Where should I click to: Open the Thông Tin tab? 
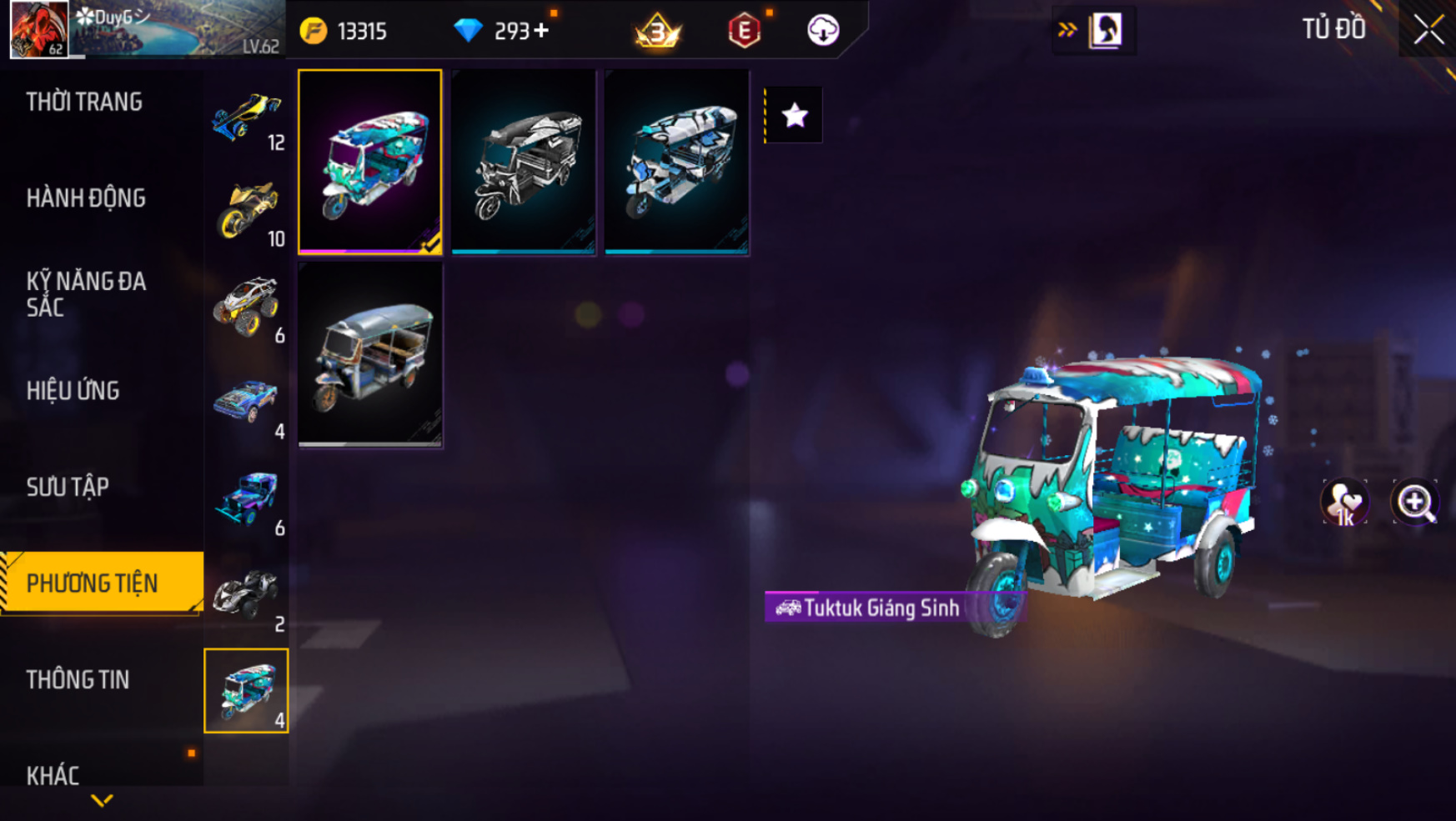pos(78,680)
